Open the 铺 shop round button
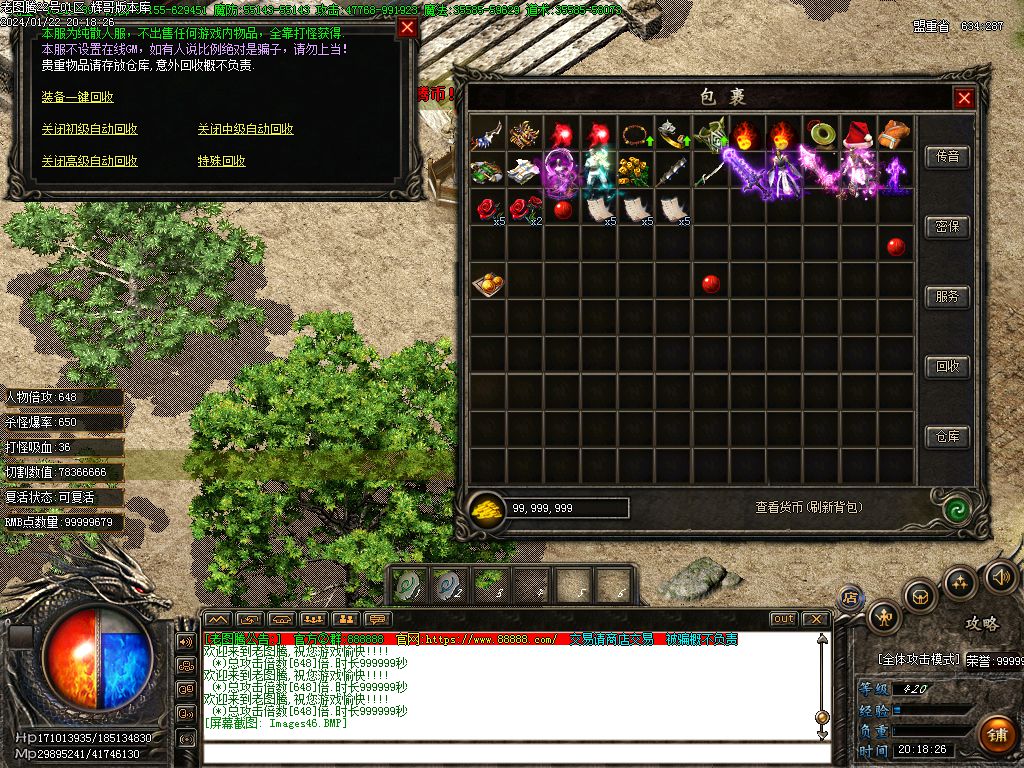Screen dimensions: 1024x768 pos(996,735)
